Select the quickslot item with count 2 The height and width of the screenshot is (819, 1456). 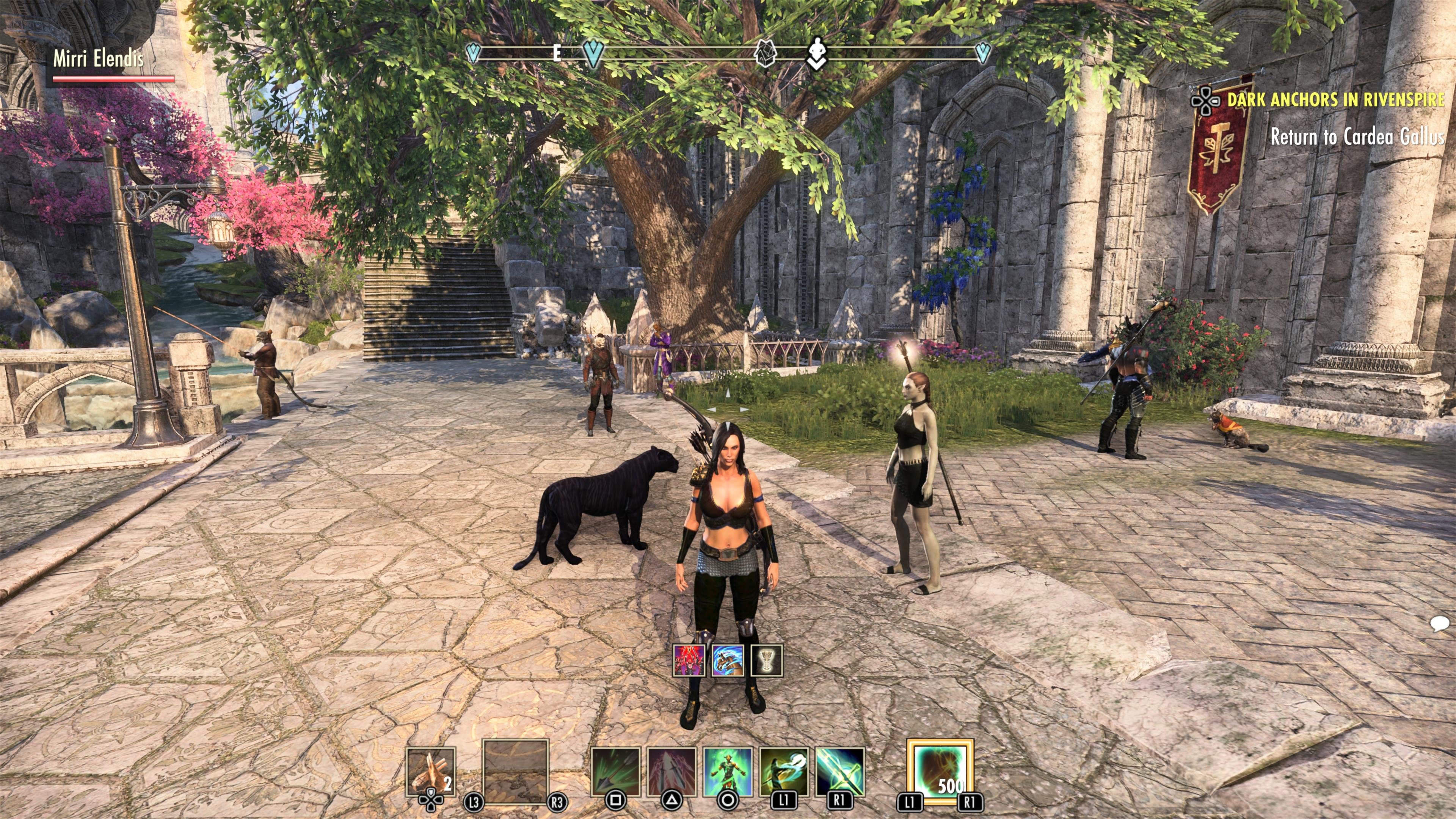431,771
